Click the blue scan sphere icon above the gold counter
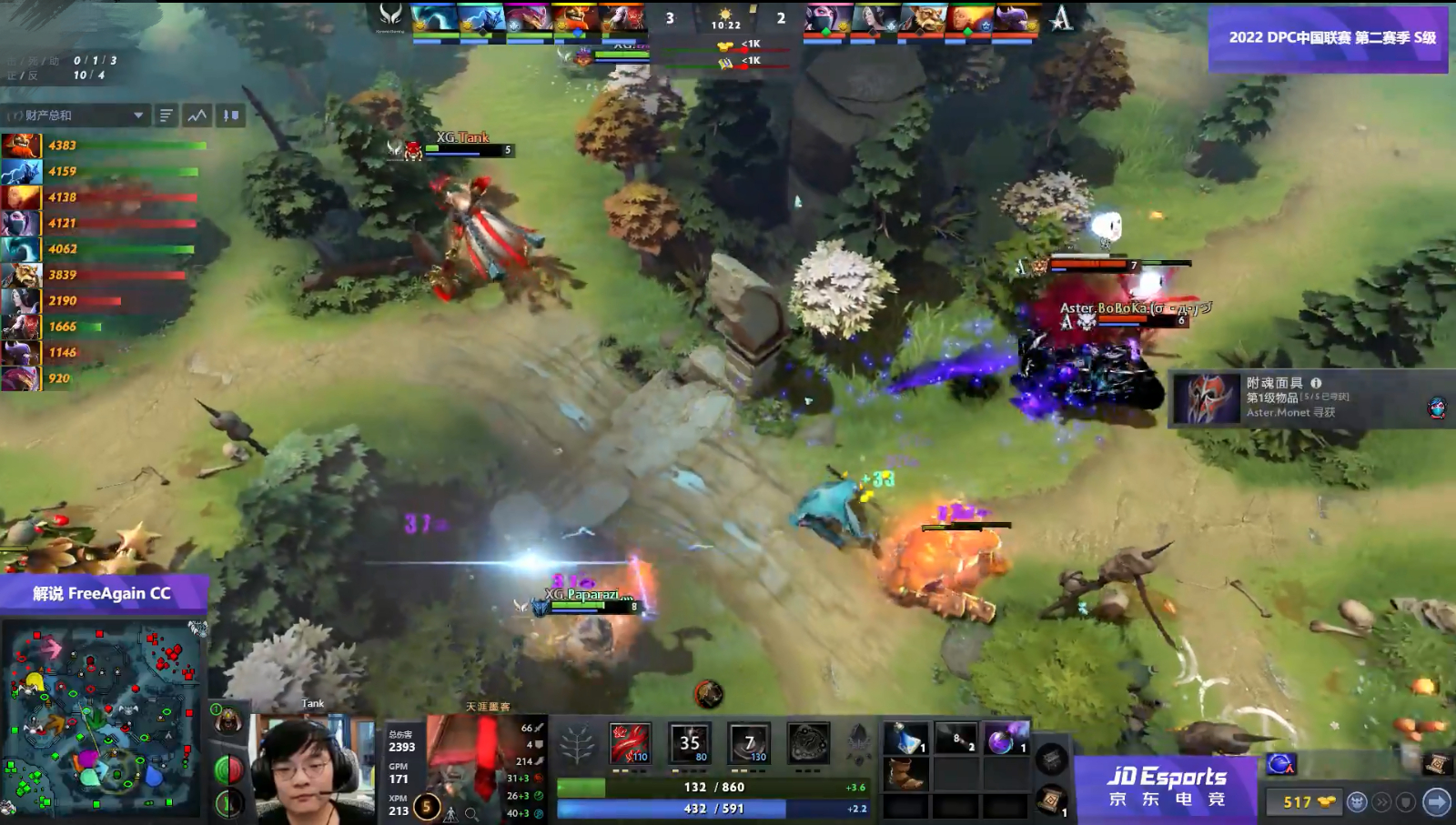This screenshot has width=1456, height=825. [x=1281, y=765]
